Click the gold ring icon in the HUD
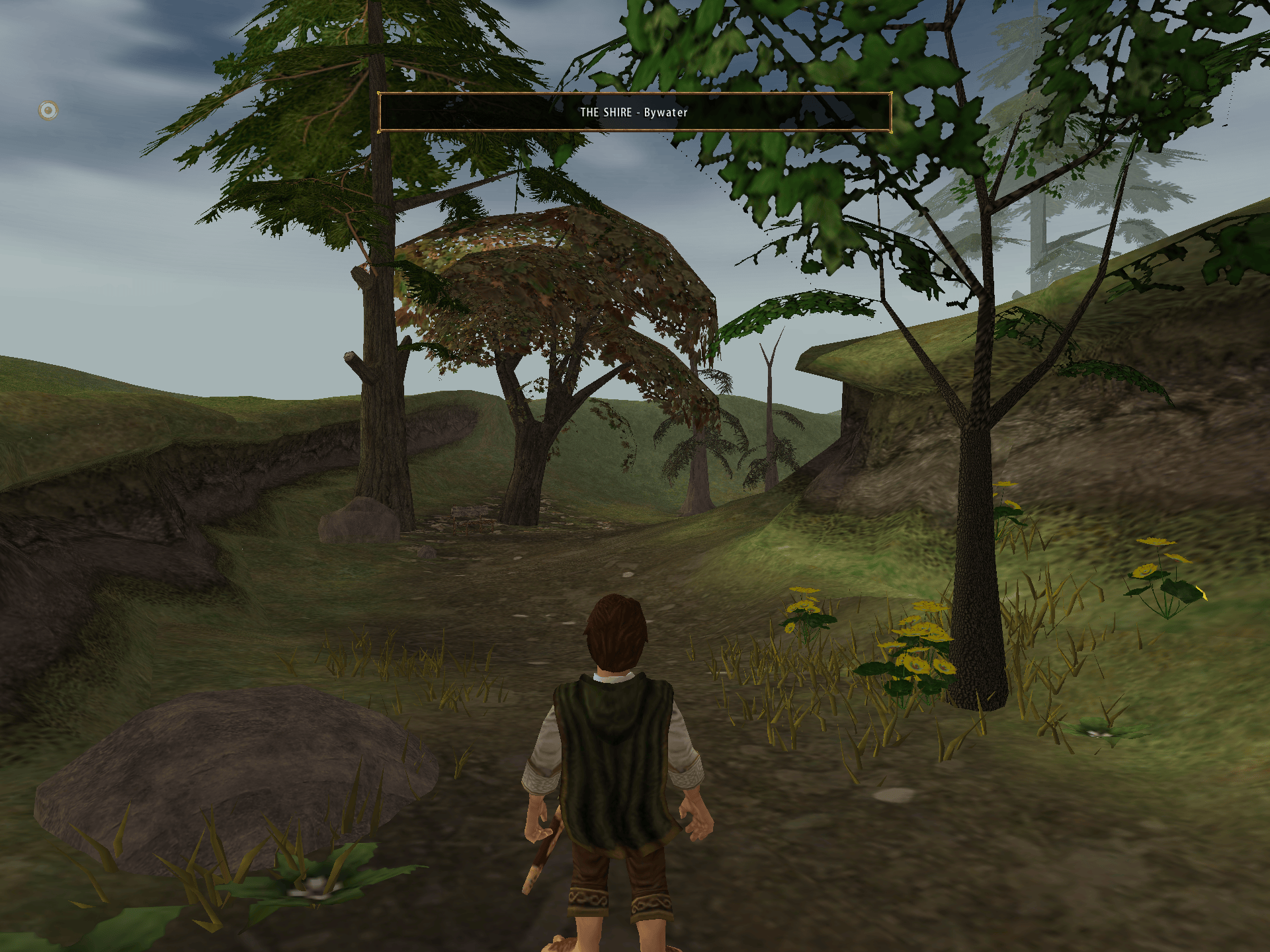 pyautogui.click(x=48, y=110)
